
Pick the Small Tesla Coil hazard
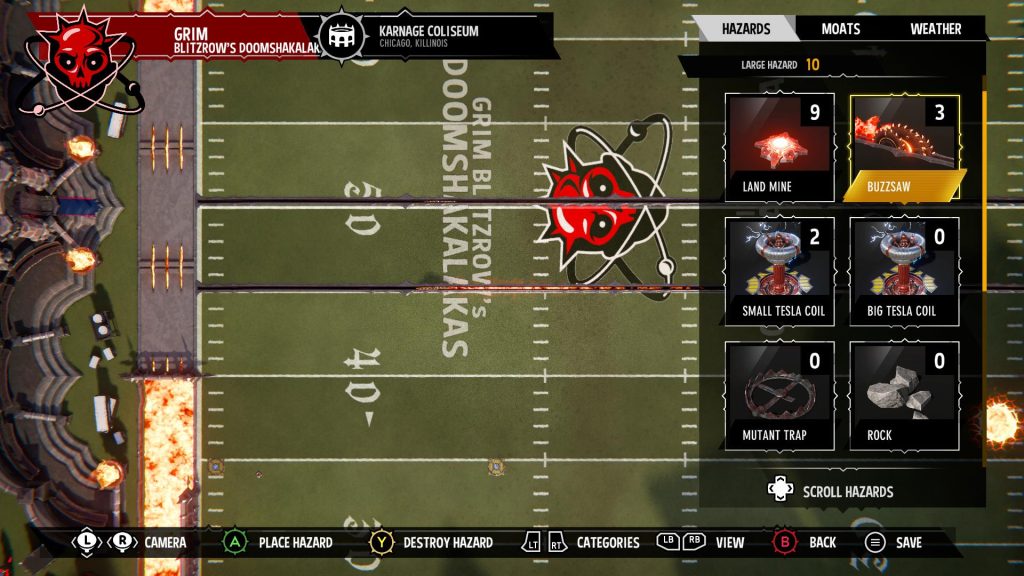pos(780,272)
